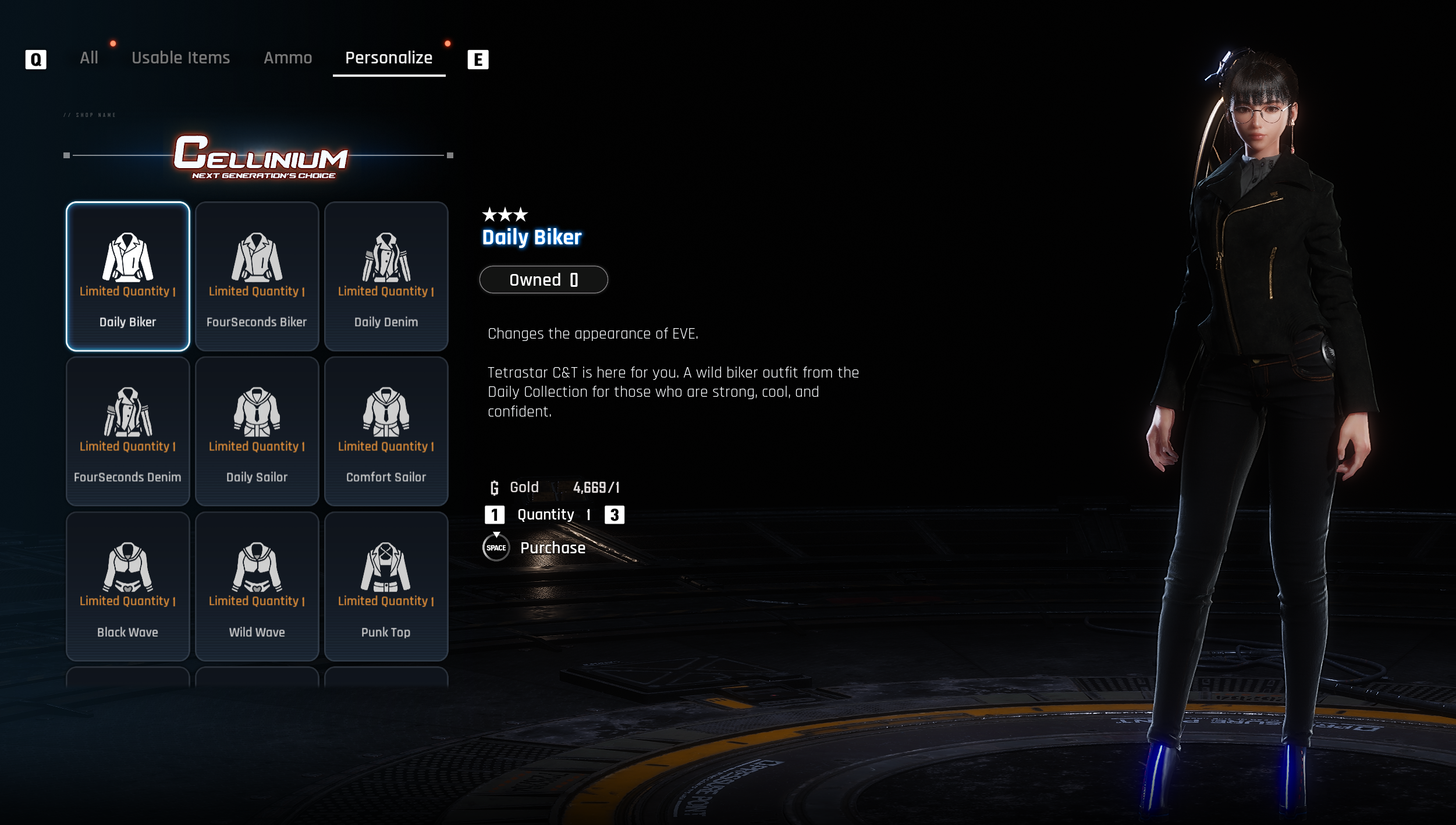Choose the Wild Wave outfit
Image resolution: width=1456 pixels, height=825 pixels.
(257, 586)
